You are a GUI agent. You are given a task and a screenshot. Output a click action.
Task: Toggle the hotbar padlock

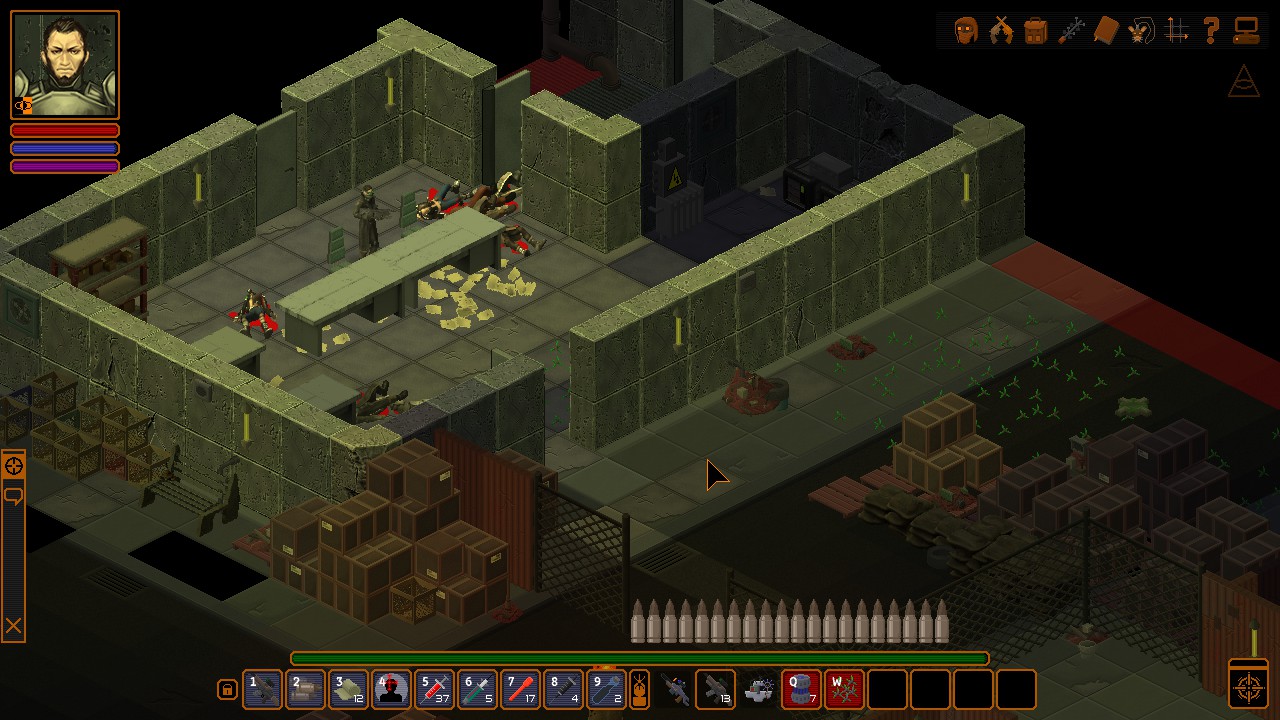[x=227, y=690]
